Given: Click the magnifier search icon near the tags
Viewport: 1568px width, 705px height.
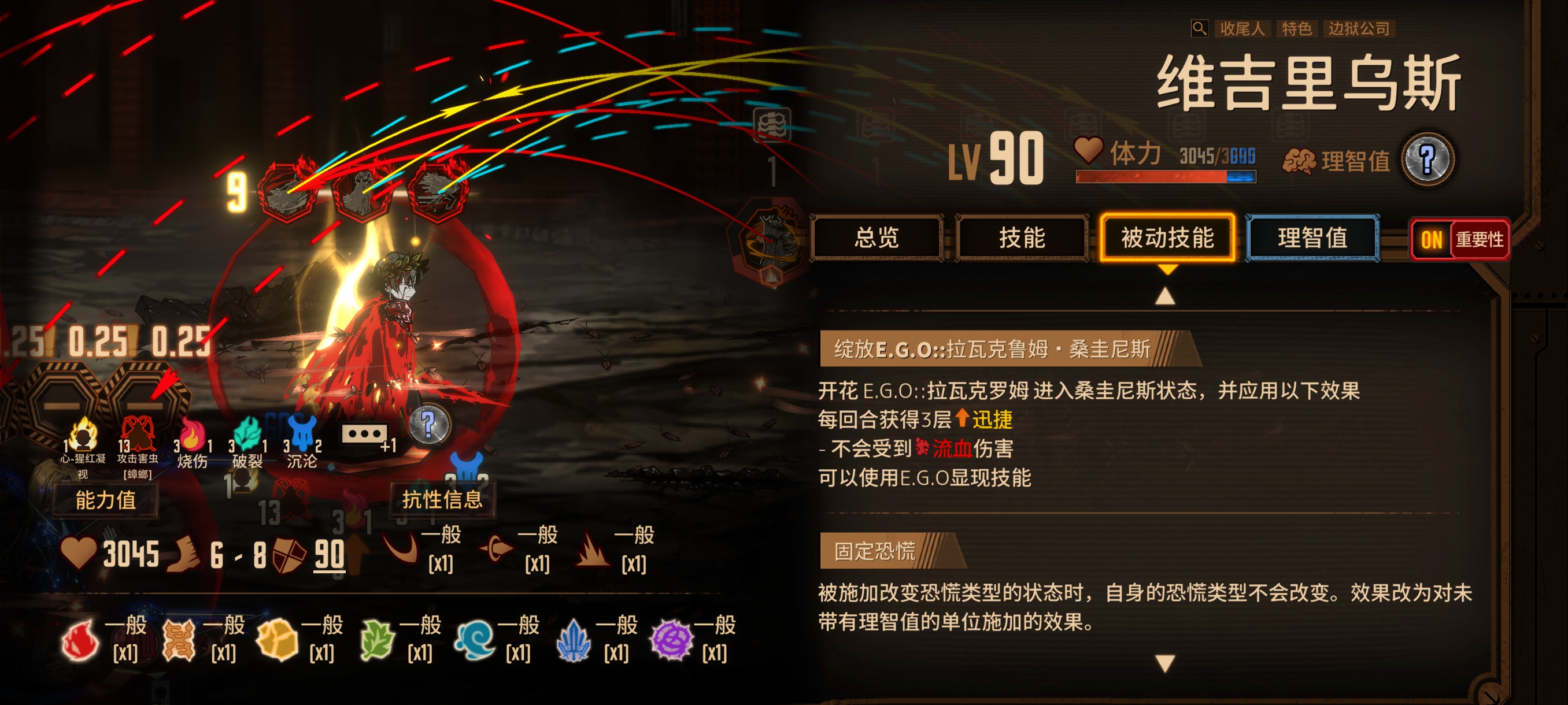Looking at the screenshot, I should point(1199,28).
